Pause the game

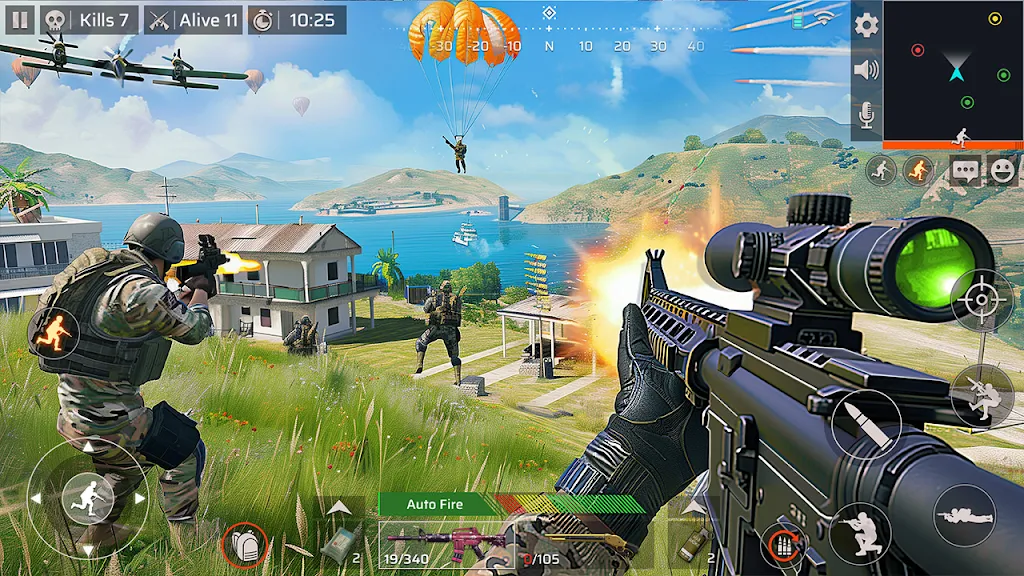pyautogui.click(x=20, y=20)
